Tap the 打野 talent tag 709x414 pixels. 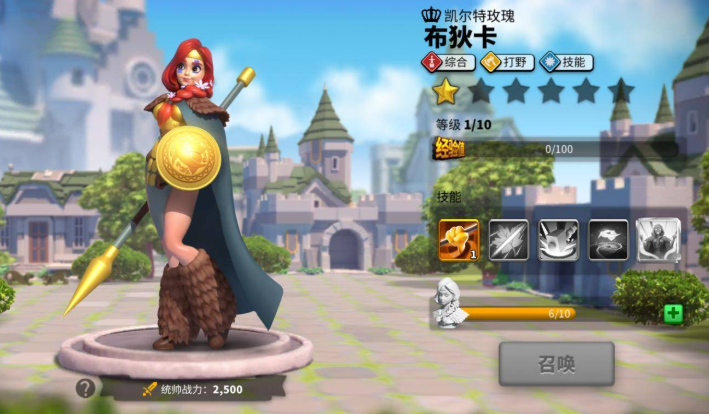point(506,62)
